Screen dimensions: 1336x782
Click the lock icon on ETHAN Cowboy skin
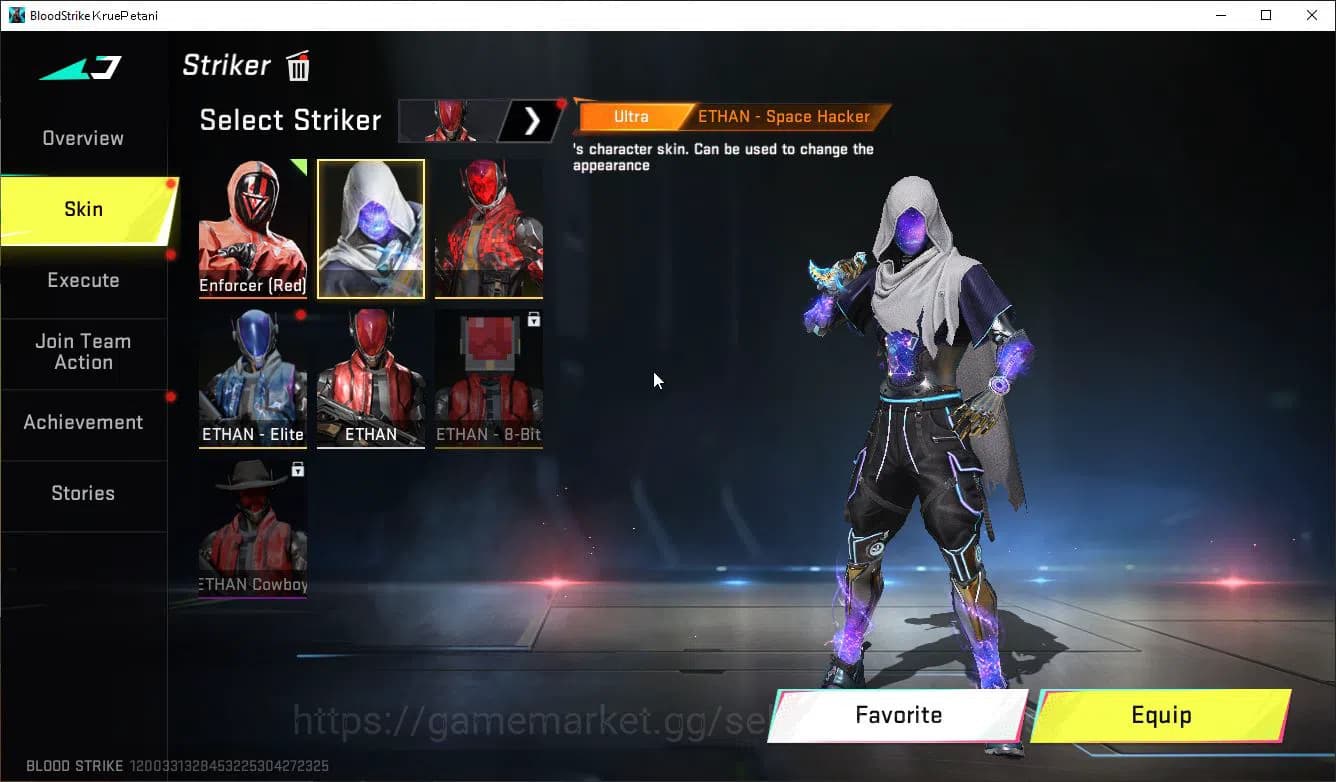298,469
